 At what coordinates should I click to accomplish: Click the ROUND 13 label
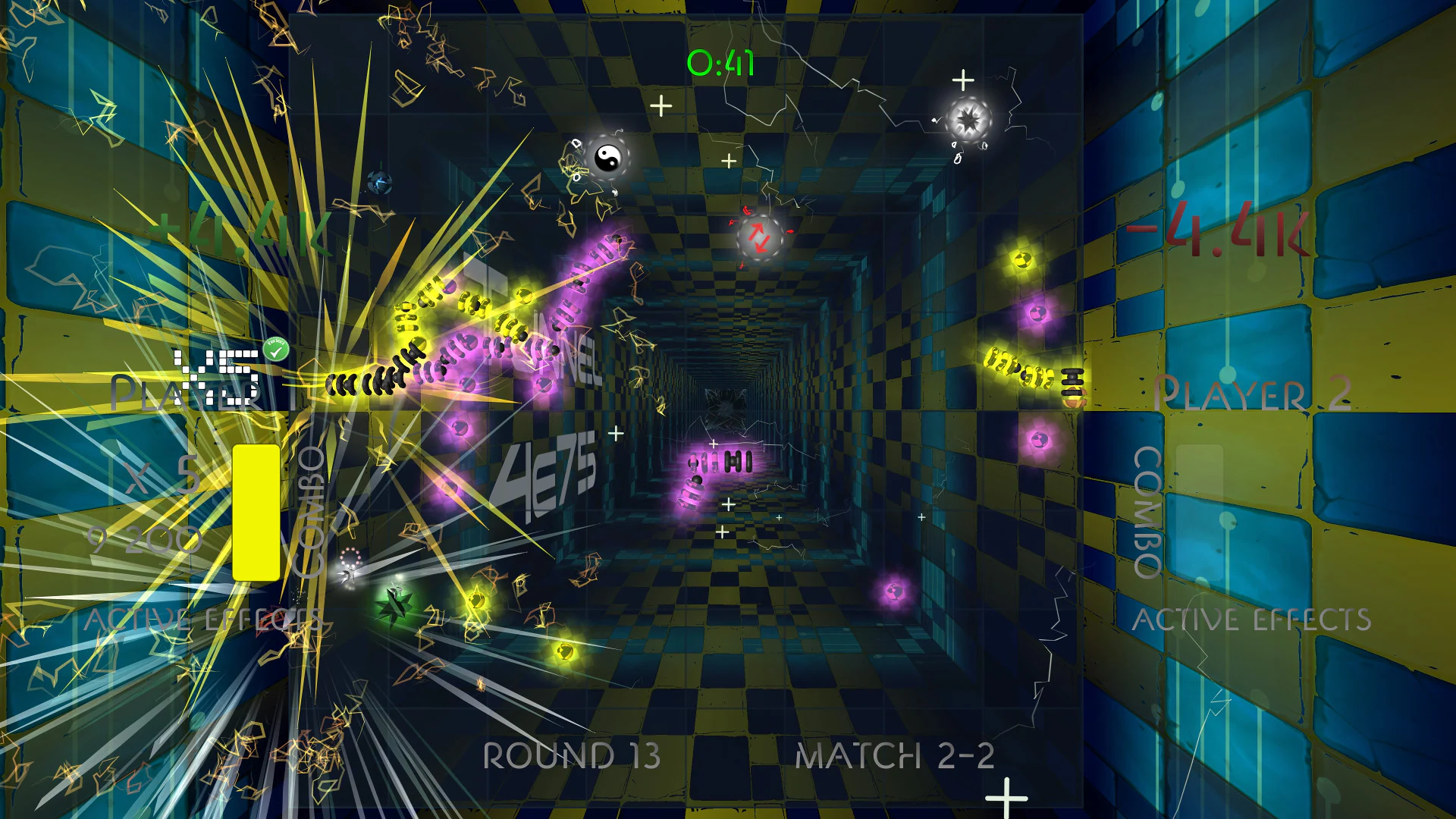point(572,756)
